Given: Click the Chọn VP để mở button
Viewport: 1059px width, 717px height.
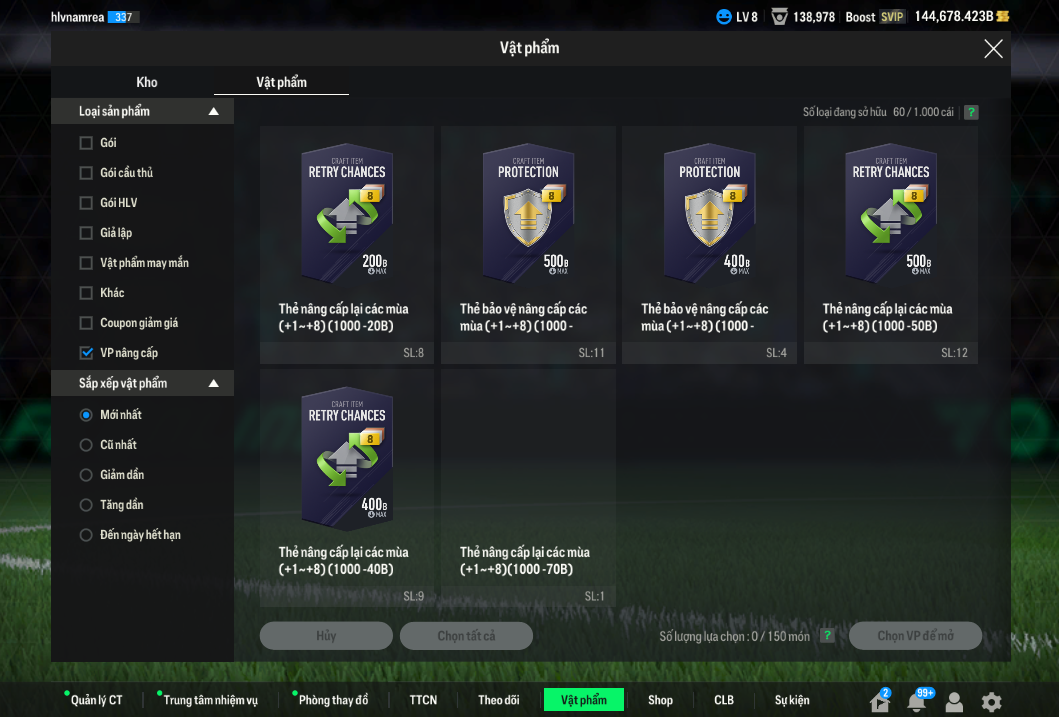Looking at the screenshot, I should click(x=915, y=636).
